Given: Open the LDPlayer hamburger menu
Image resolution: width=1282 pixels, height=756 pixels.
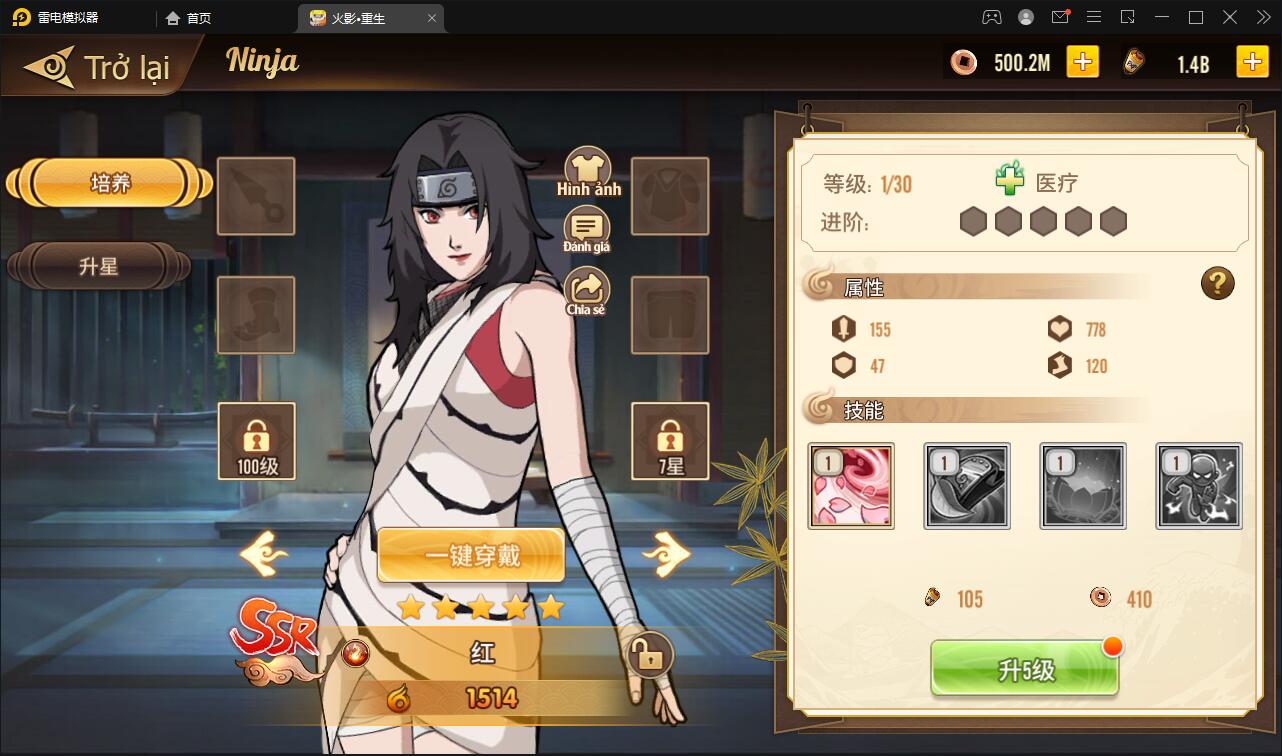Looking at the screenshot, I should coord(1094,17).
